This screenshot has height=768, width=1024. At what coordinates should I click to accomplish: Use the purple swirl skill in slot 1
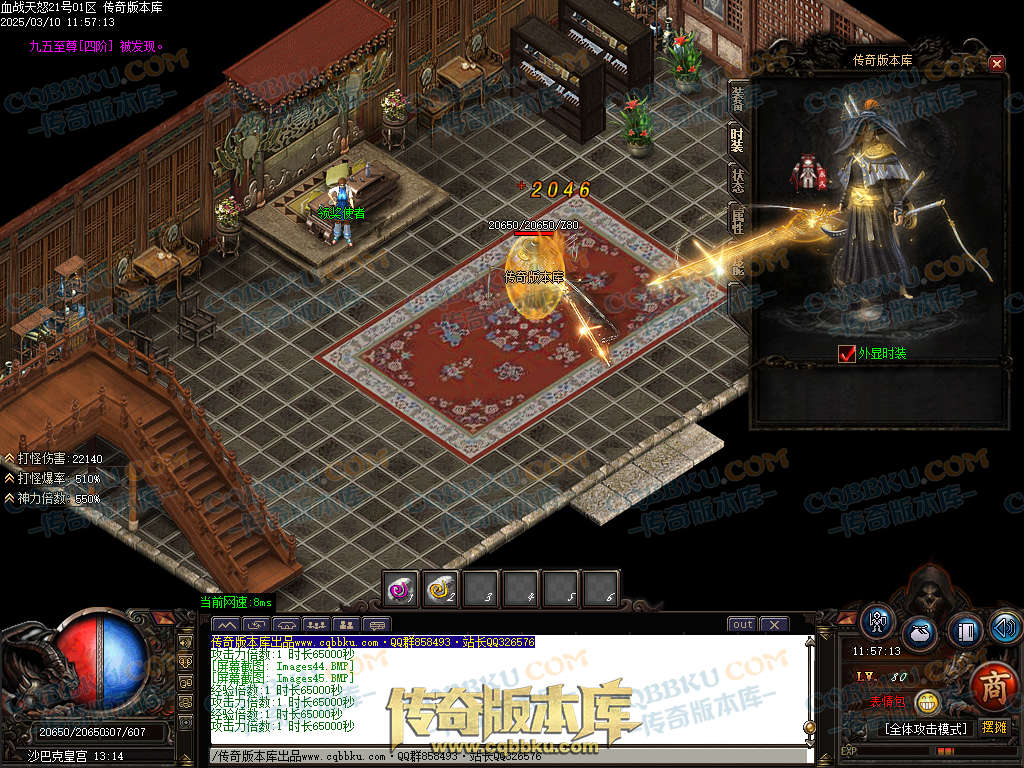(x=401, y=589)
